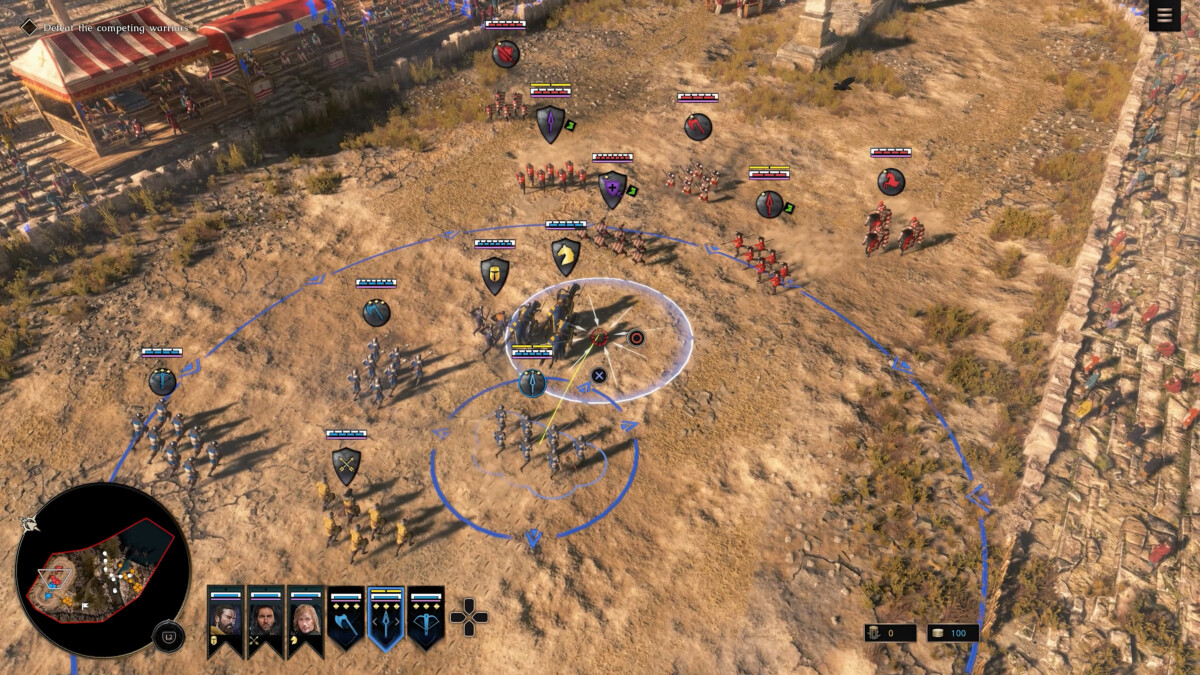Viewport: 1200px width, 675px height.
Task: Select the gold horse shield marker
Action: [x=566, y=256]
